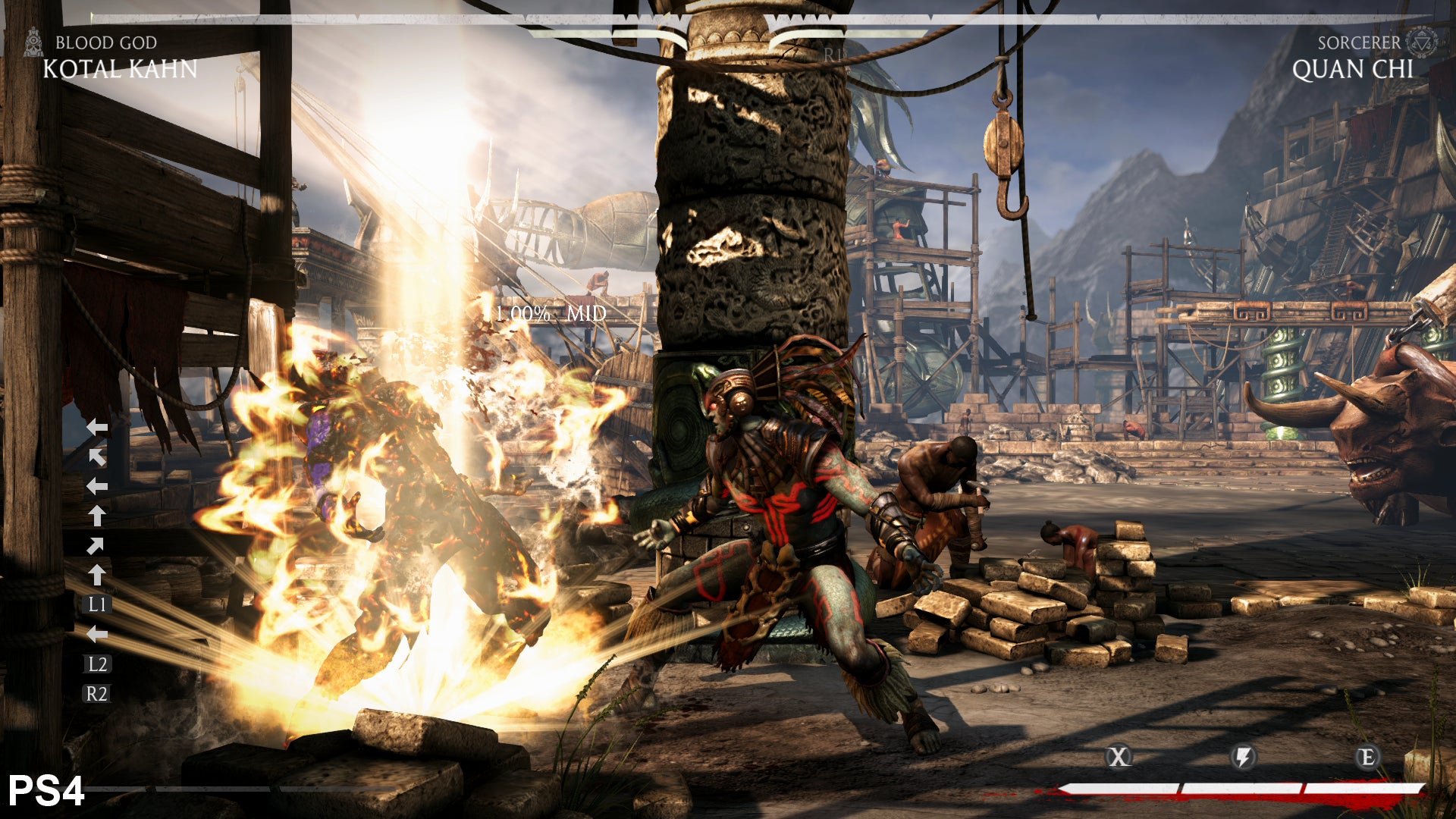Screen dimensions: 1456x819
Task: Select the X-Ray meter icon
Action: 1119,757
